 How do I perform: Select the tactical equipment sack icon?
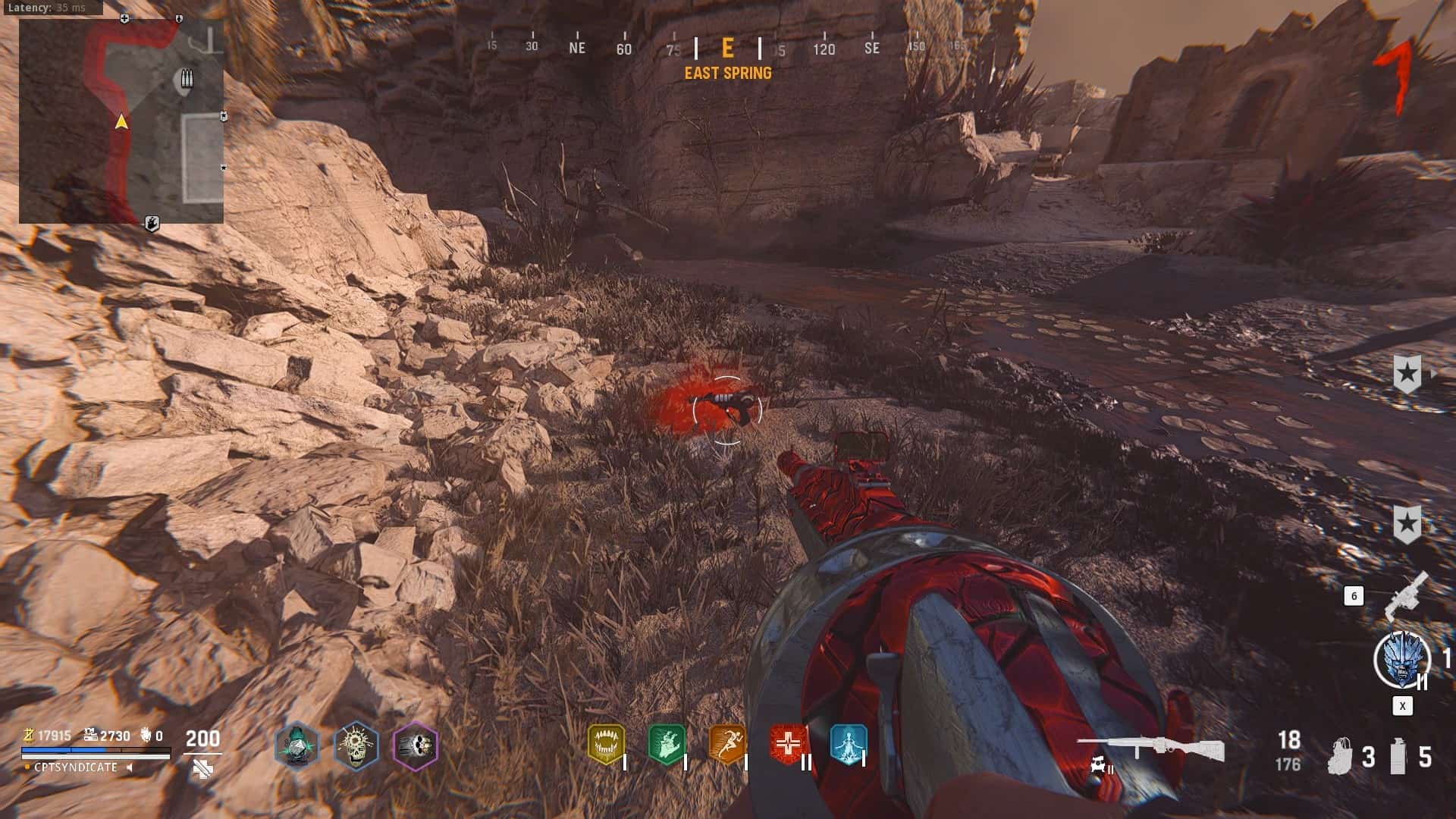pos(1341,756)
